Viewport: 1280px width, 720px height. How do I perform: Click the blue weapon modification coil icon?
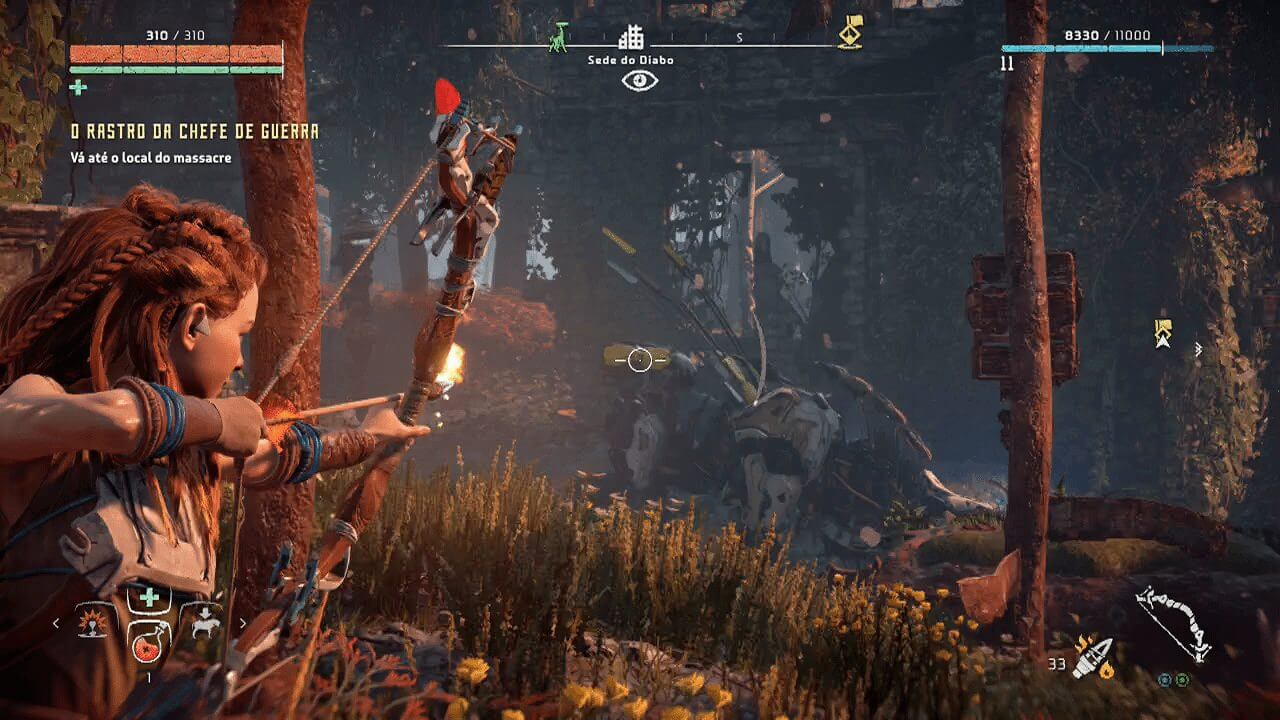(x=1165, y=680)
